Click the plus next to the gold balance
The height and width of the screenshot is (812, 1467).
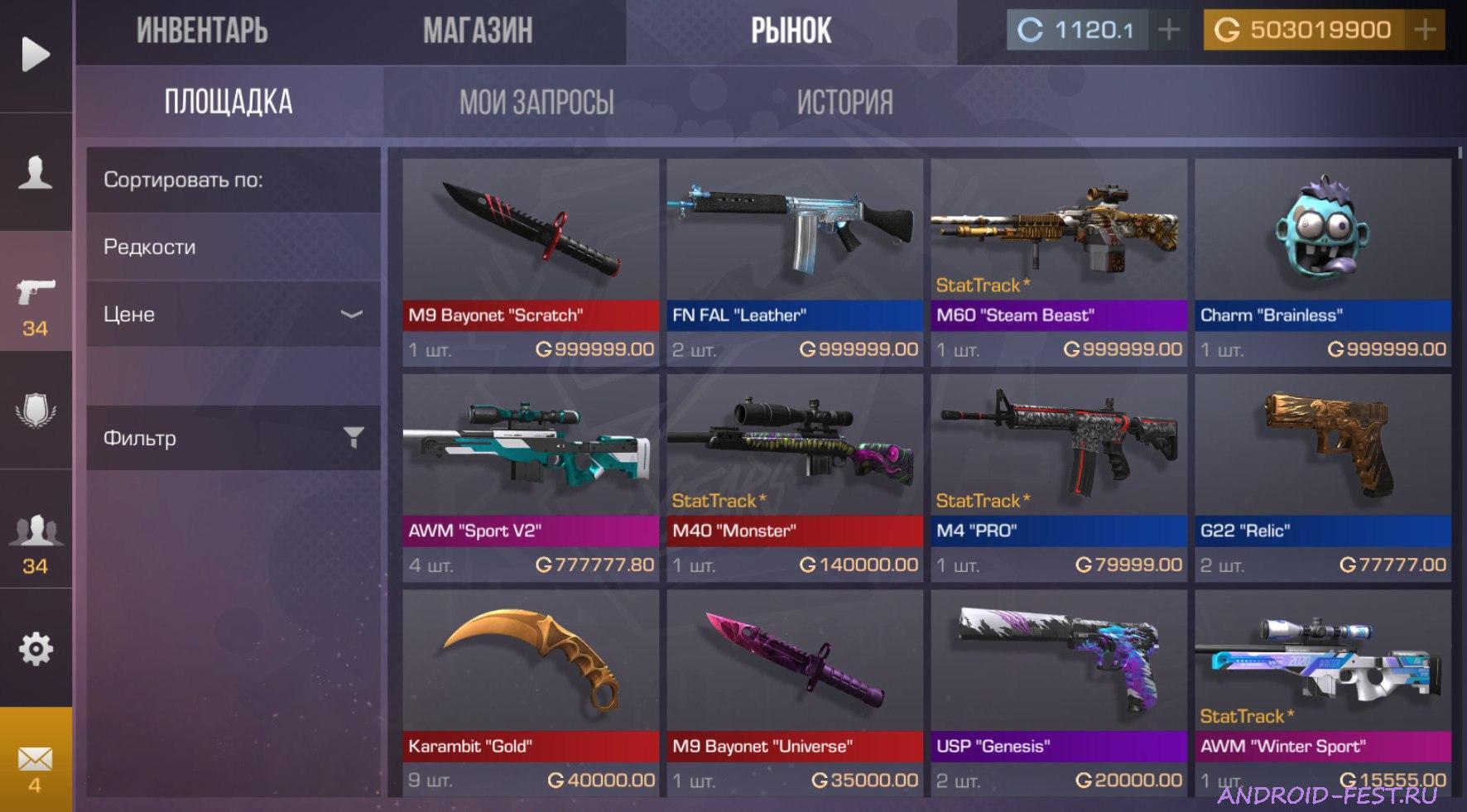1426,29
